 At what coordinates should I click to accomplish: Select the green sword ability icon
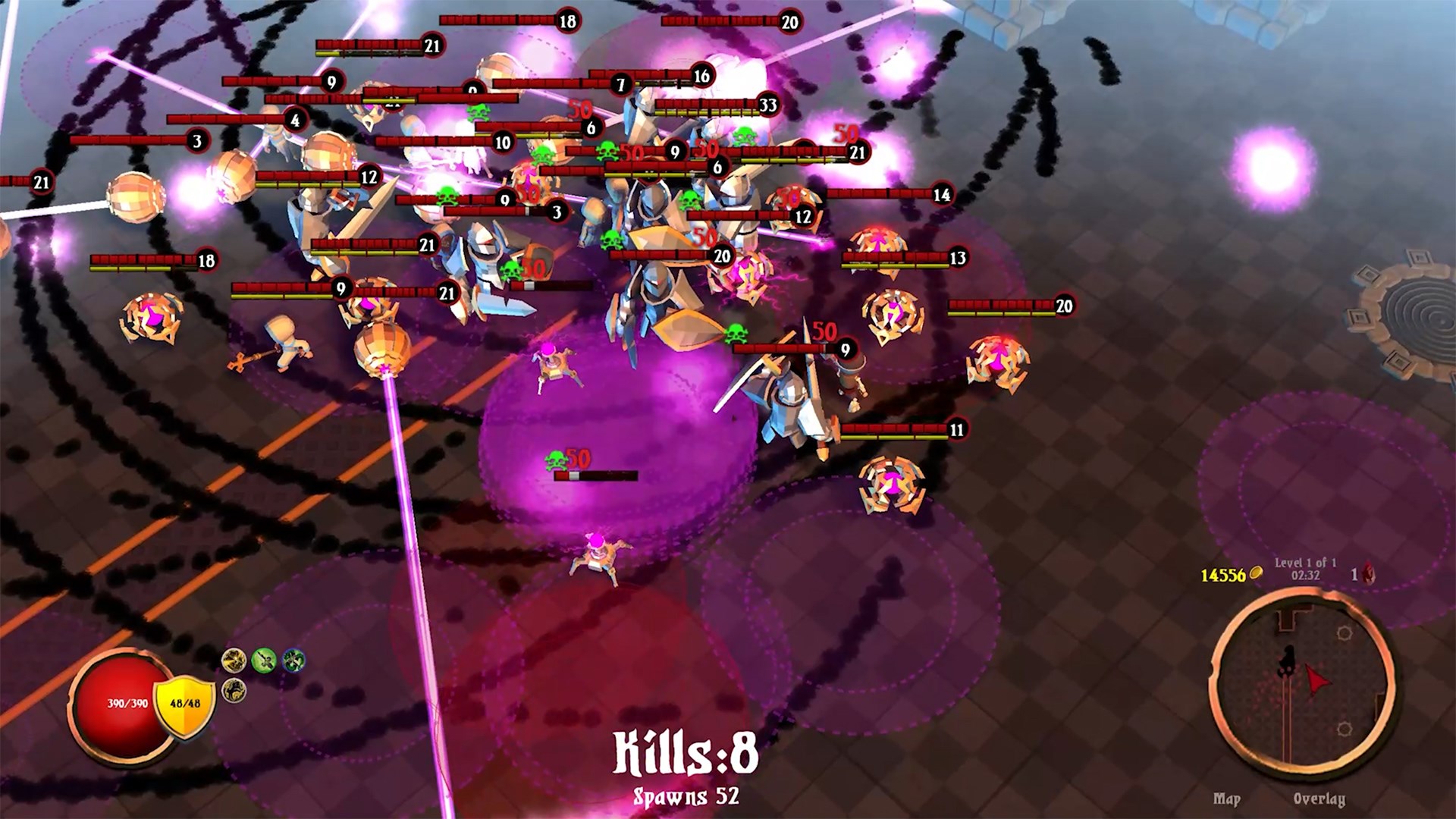click(x=263, y=661)
